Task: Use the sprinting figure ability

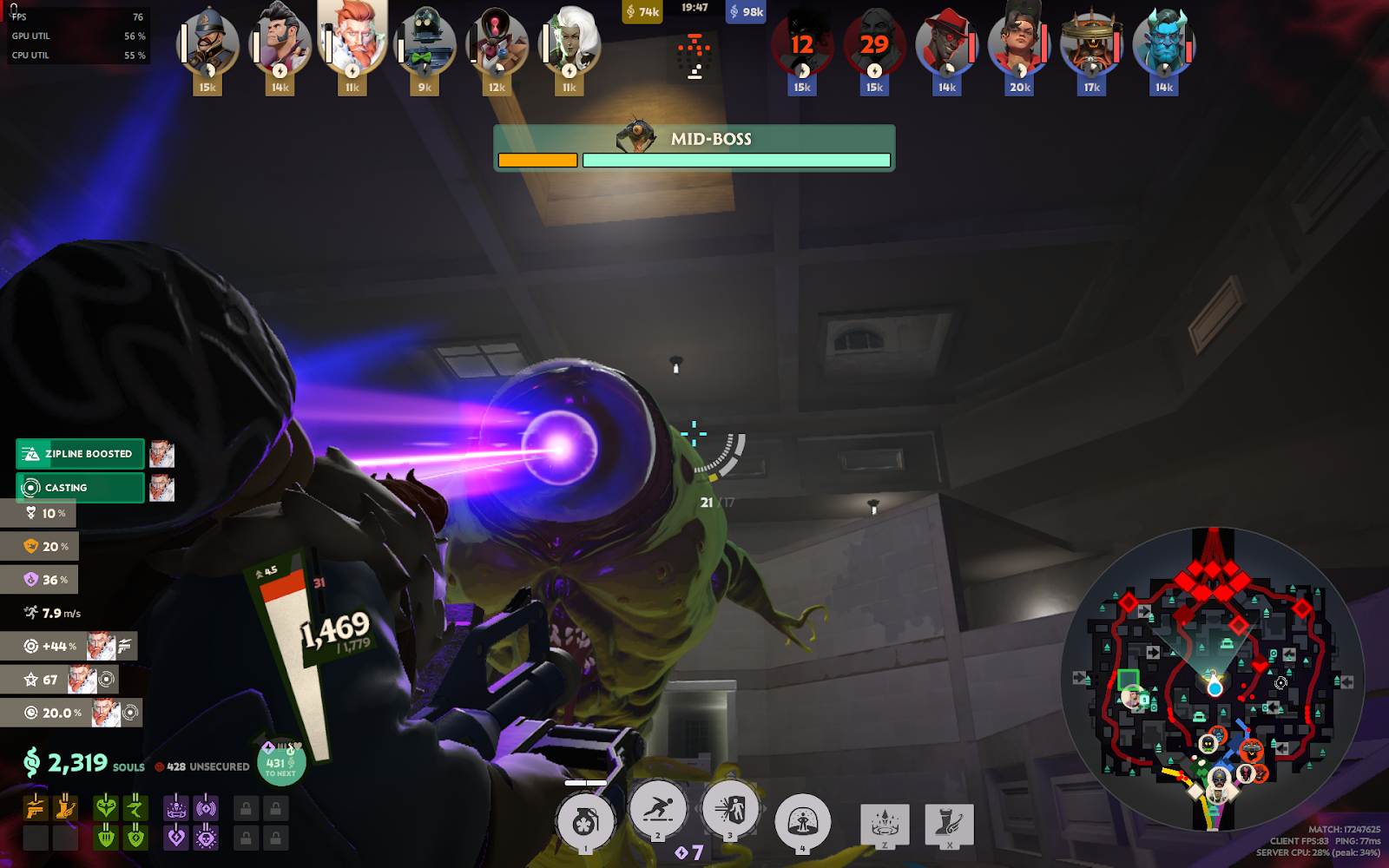Action: point(658,811)
